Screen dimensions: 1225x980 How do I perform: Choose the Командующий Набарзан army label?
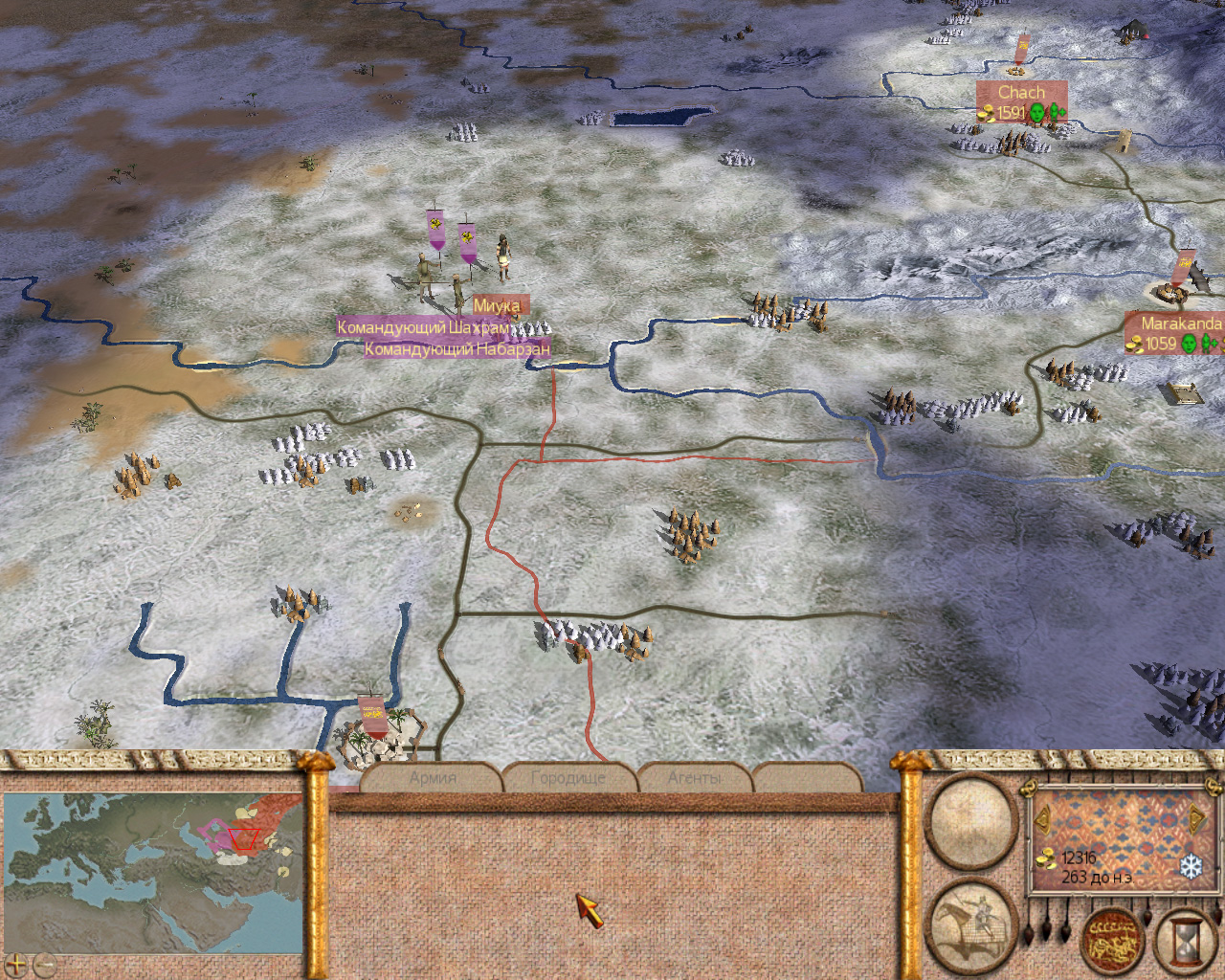(457, 349)
